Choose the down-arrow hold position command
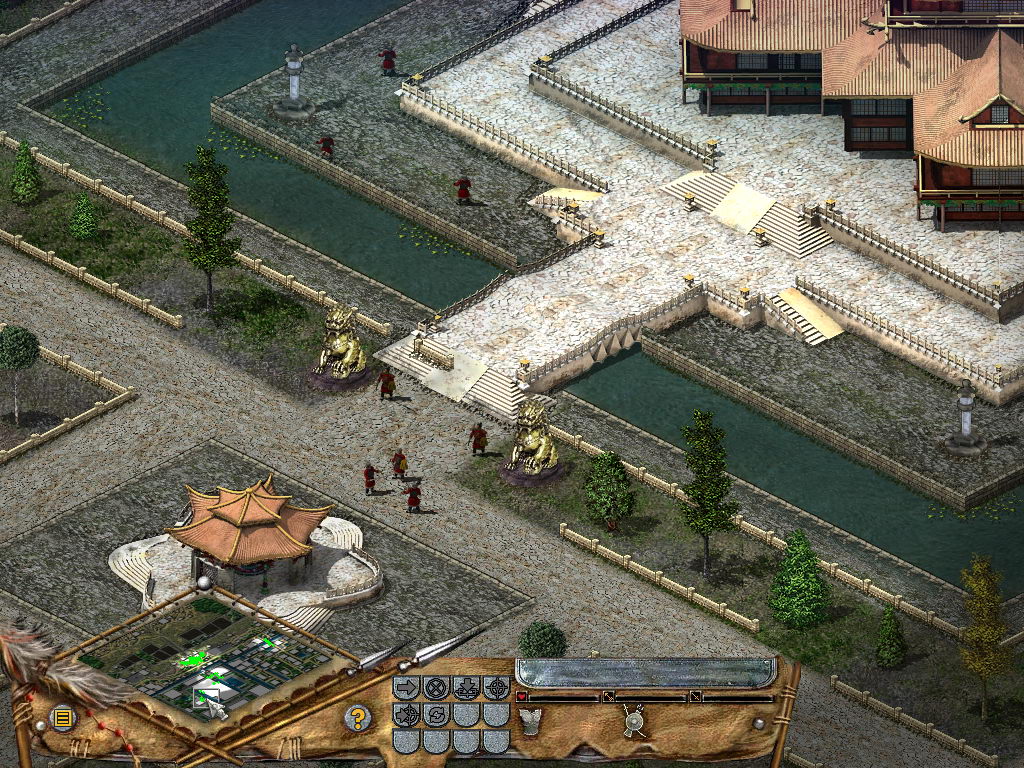Viewport: 1024px width, 768px height. point(466,688)
